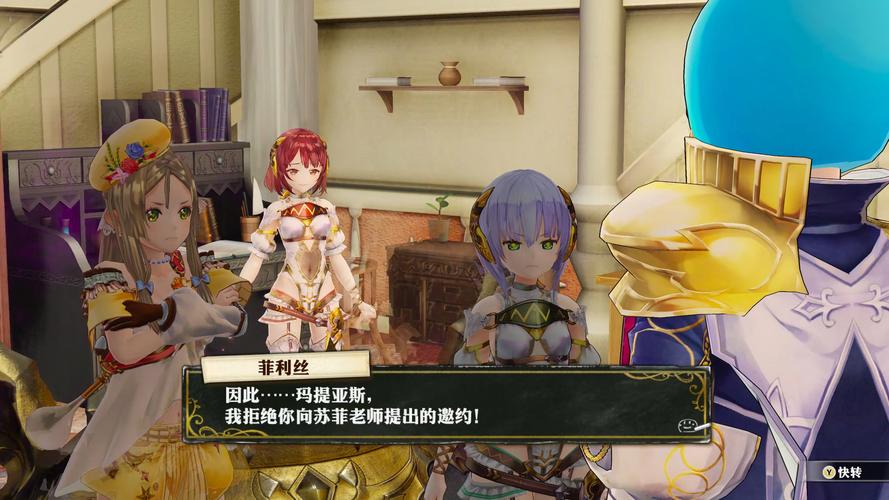The image size is (889, 500).
Task: Click the chalk puni continue indicator
Action: [688, 426]
